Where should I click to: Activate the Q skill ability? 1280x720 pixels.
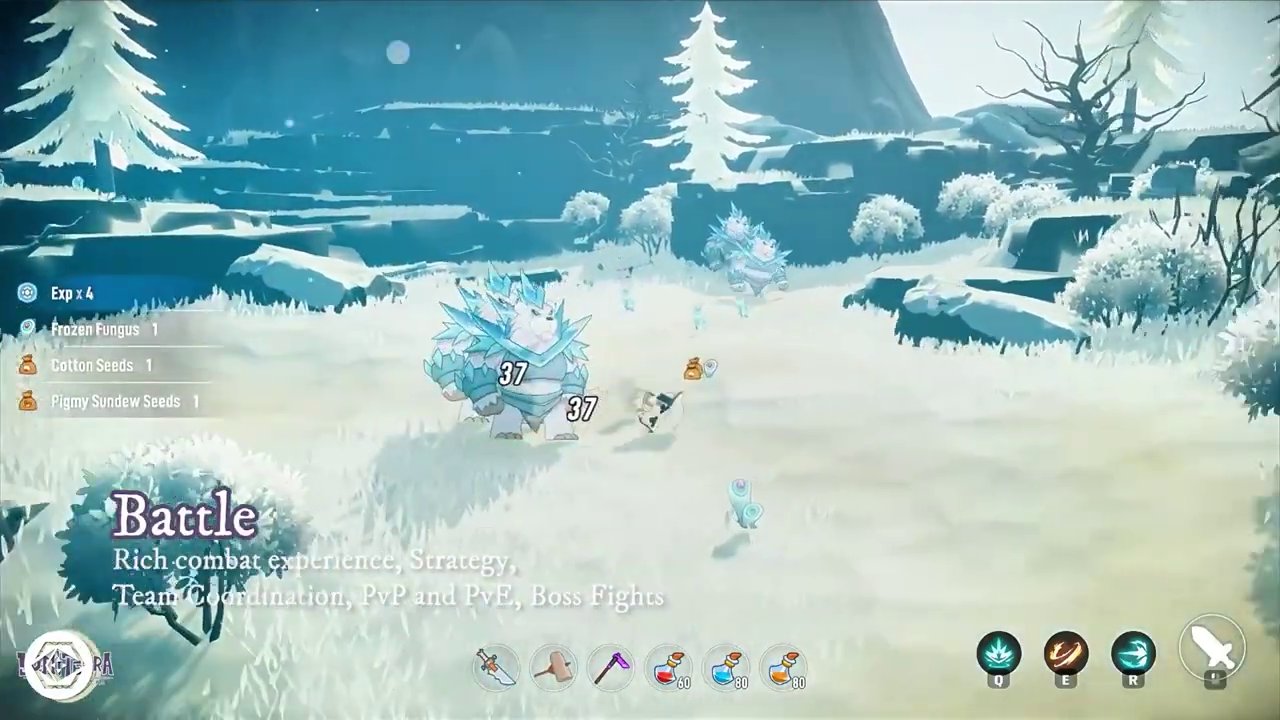(x=998, y=655)
